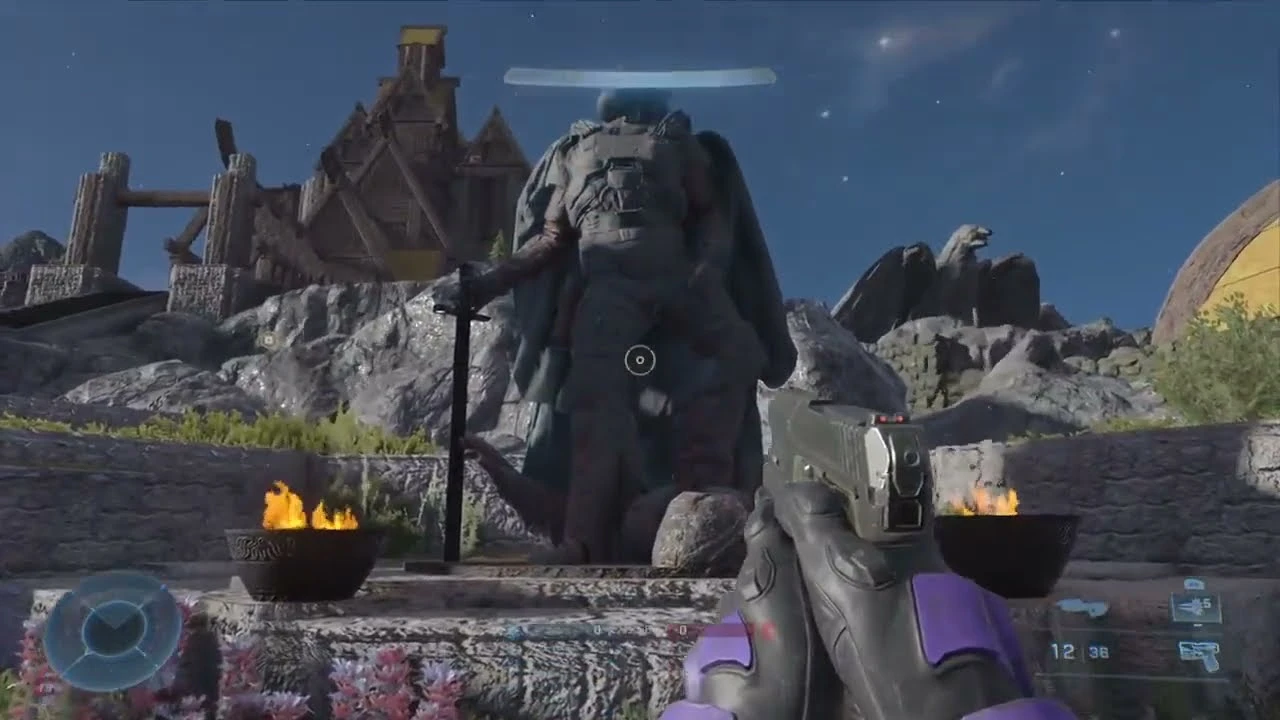
Task: Select the Sidekick pistol icon in HUD
Action: click(x=1200, y=652)
